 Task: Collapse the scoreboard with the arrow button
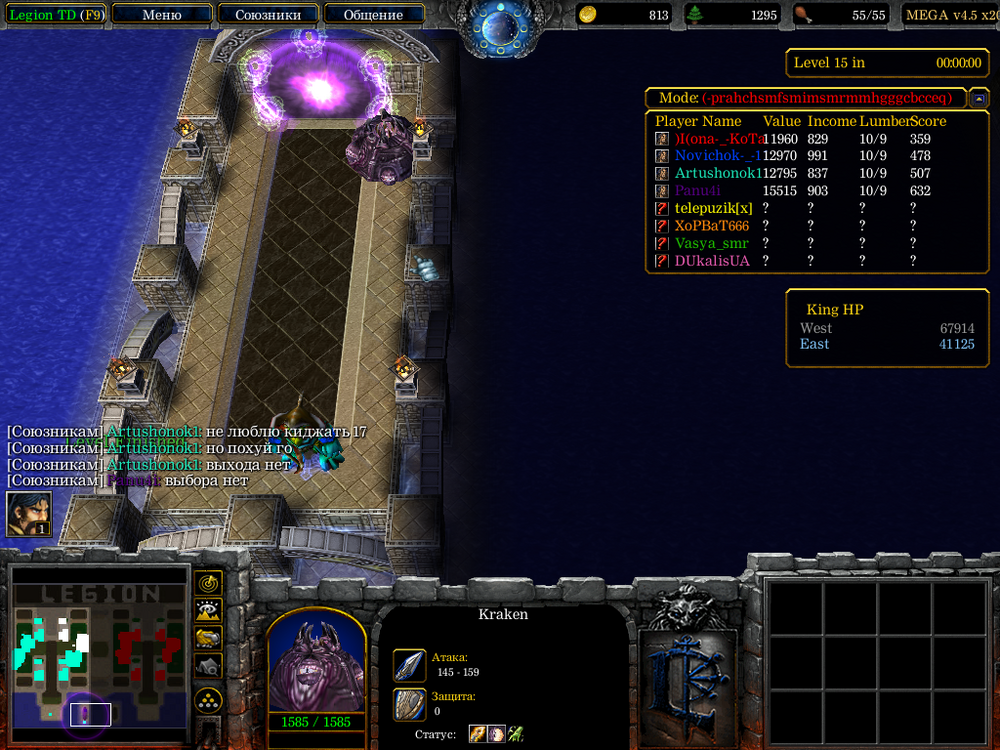pos(980,98)
